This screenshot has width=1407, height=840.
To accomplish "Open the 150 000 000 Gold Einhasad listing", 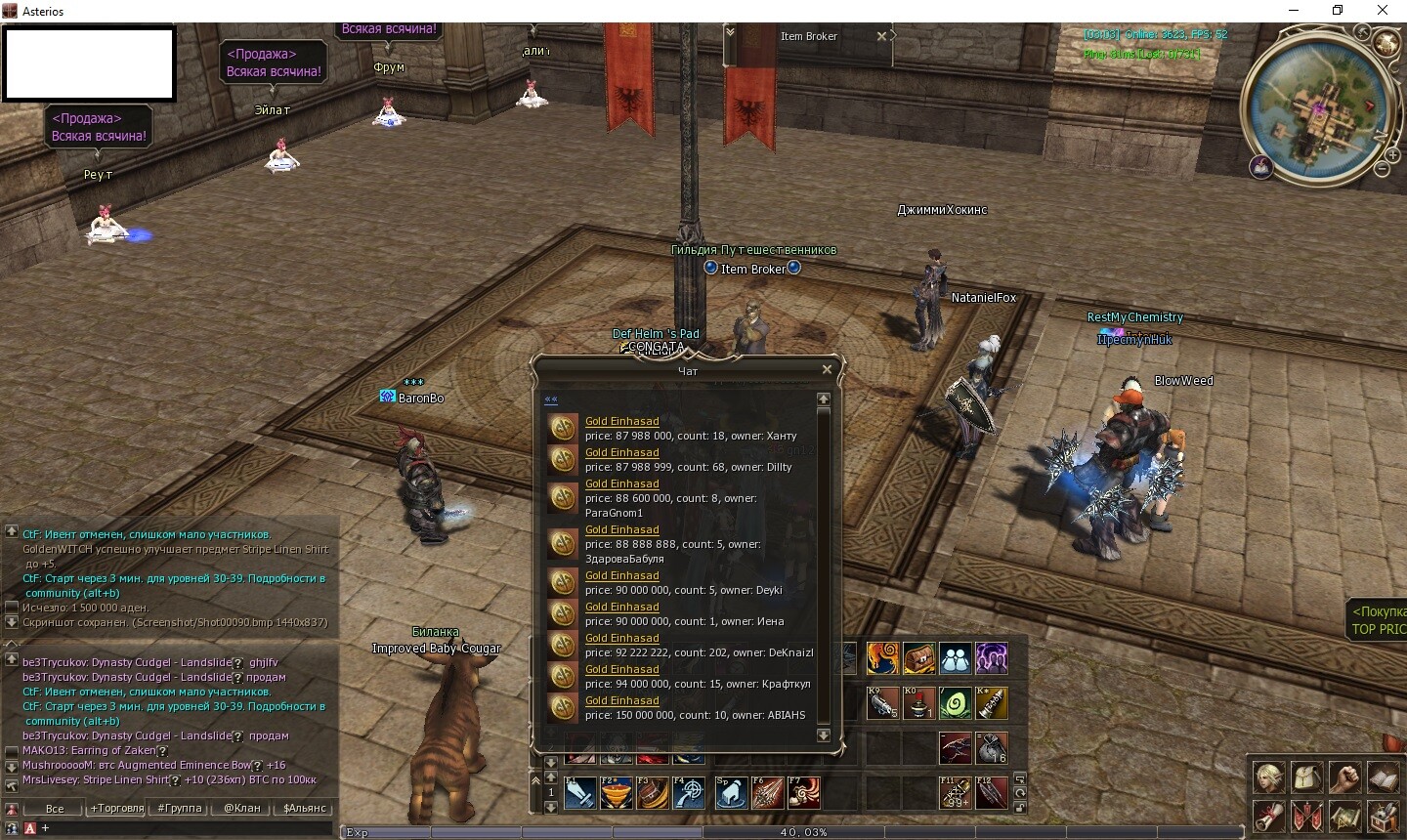I will point(621,700).
